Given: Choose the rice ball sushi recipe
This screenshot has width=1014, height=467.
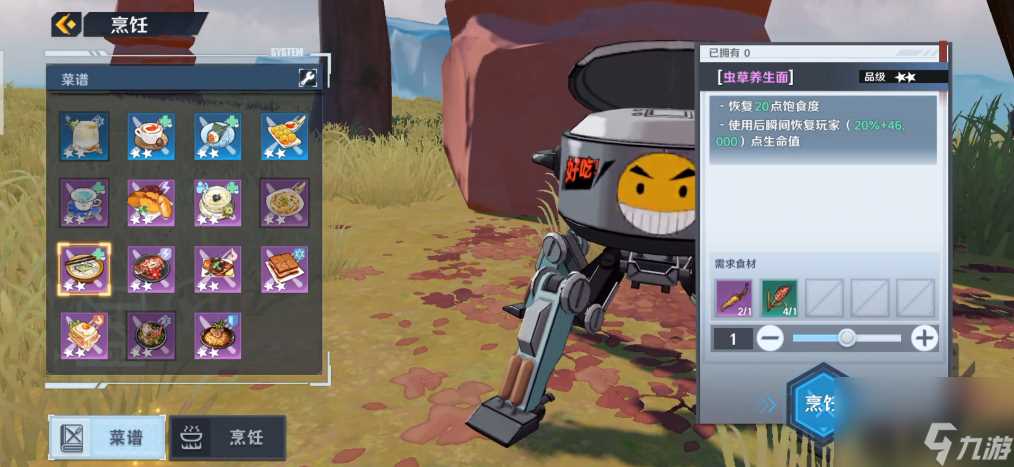Looking at the screenshot, I should pyautogui.click(x=218, y=136).
